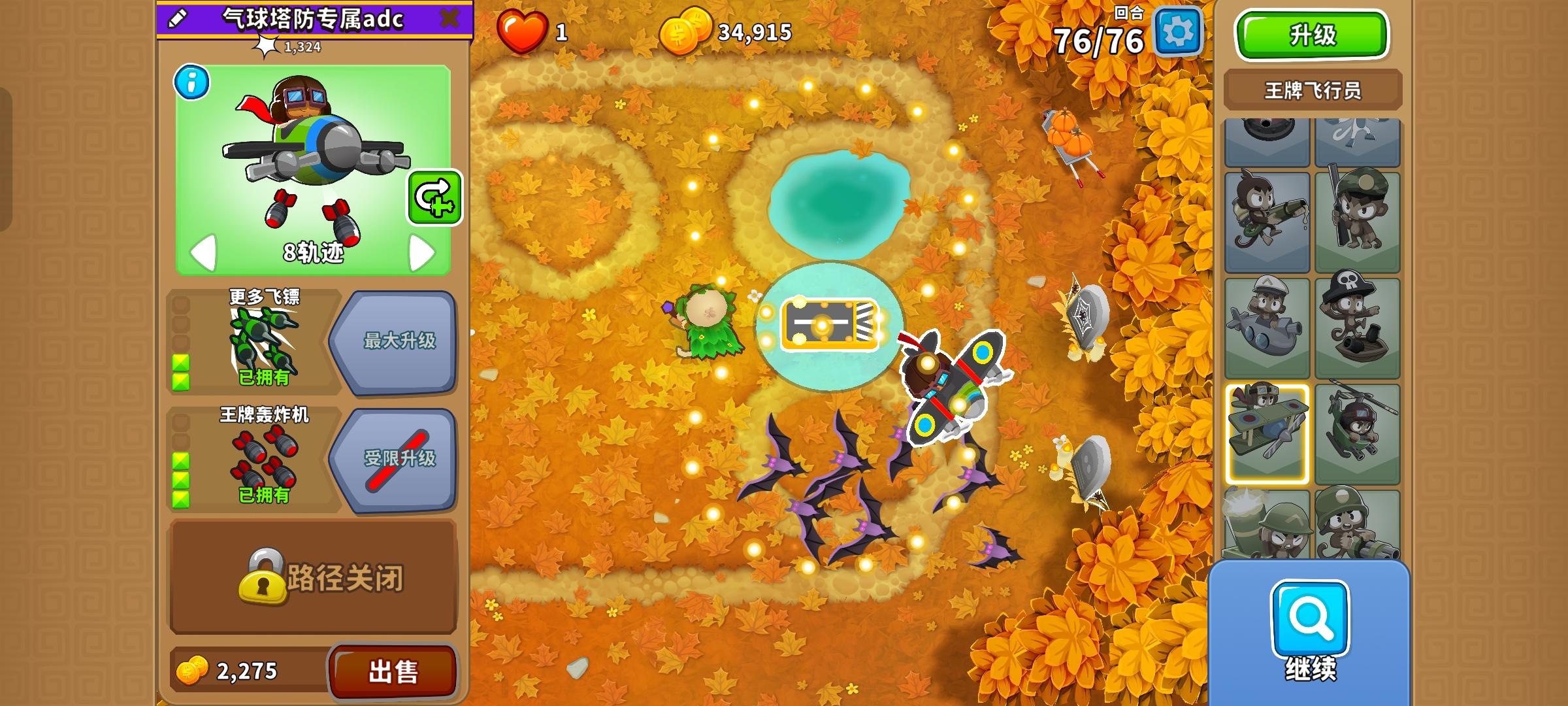Select the Monkey Sub tower icon
1568x706 pixels.
point(1267,327)
